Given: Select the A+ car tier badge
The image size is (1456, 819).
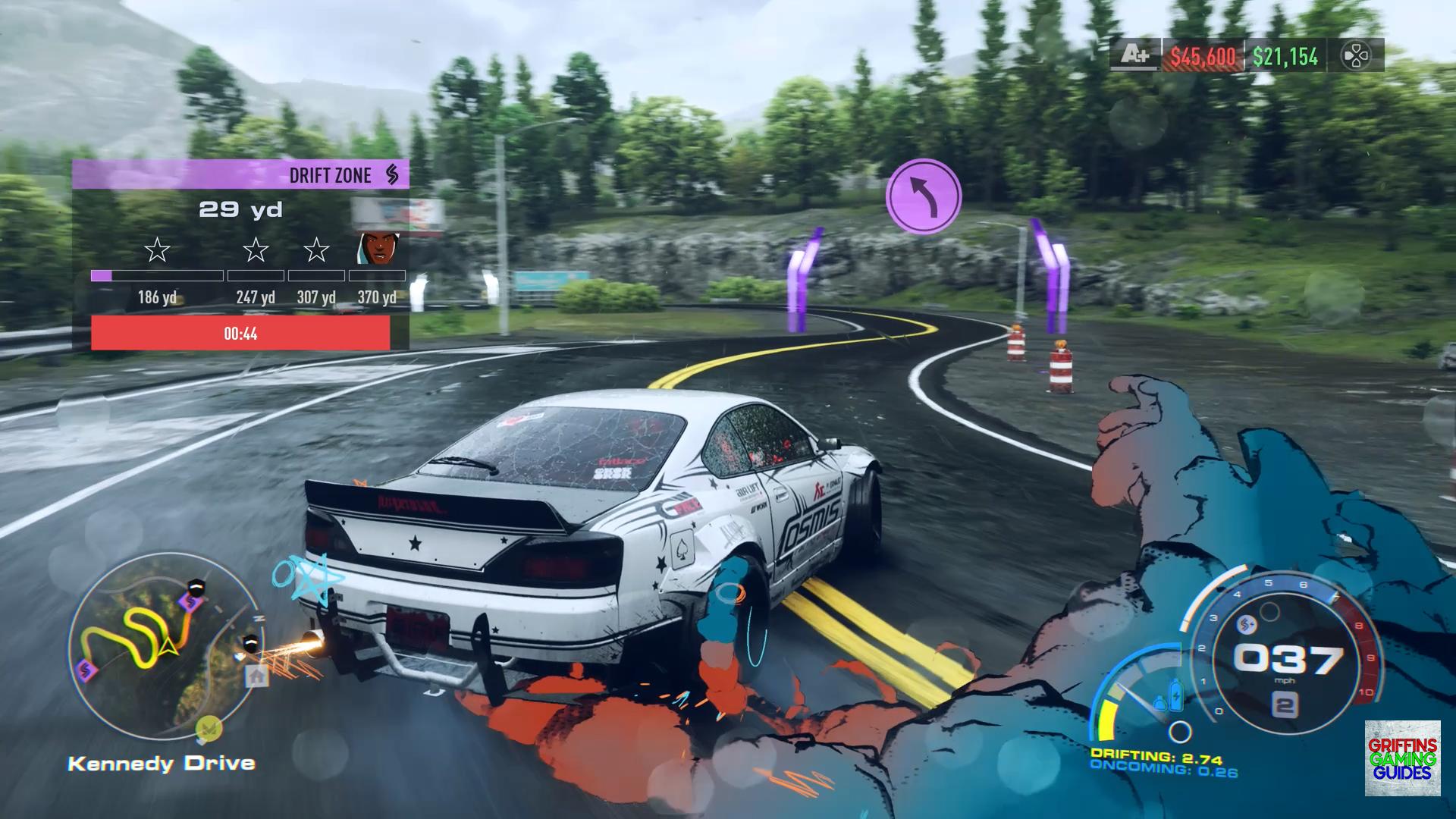Looking at the screenshot, I should [1134, 55].
